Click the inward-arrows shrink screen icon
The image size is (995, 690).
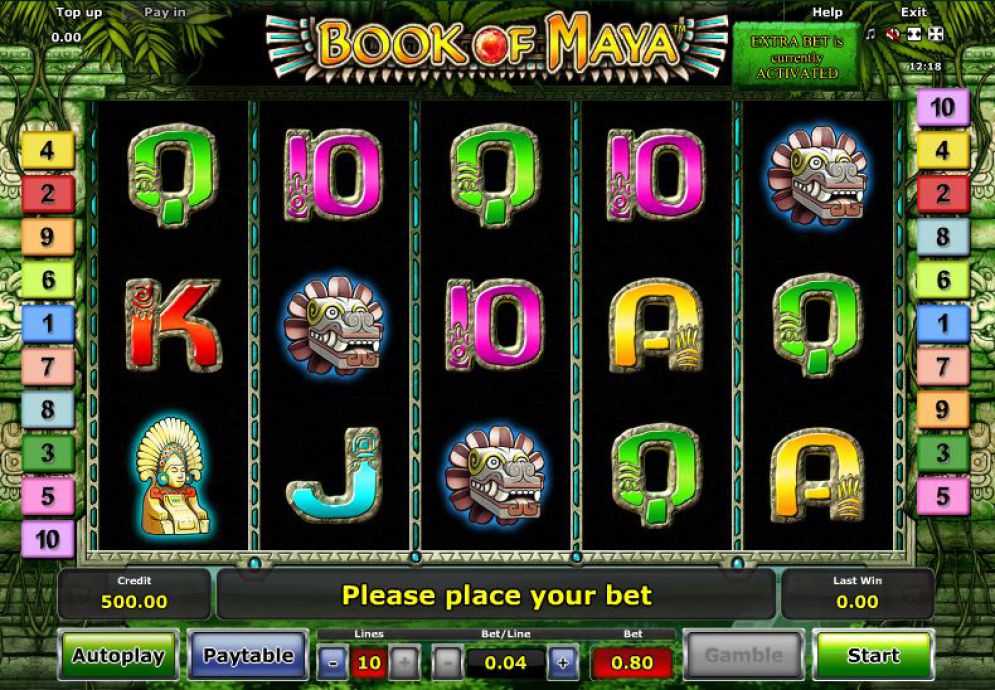915,34
